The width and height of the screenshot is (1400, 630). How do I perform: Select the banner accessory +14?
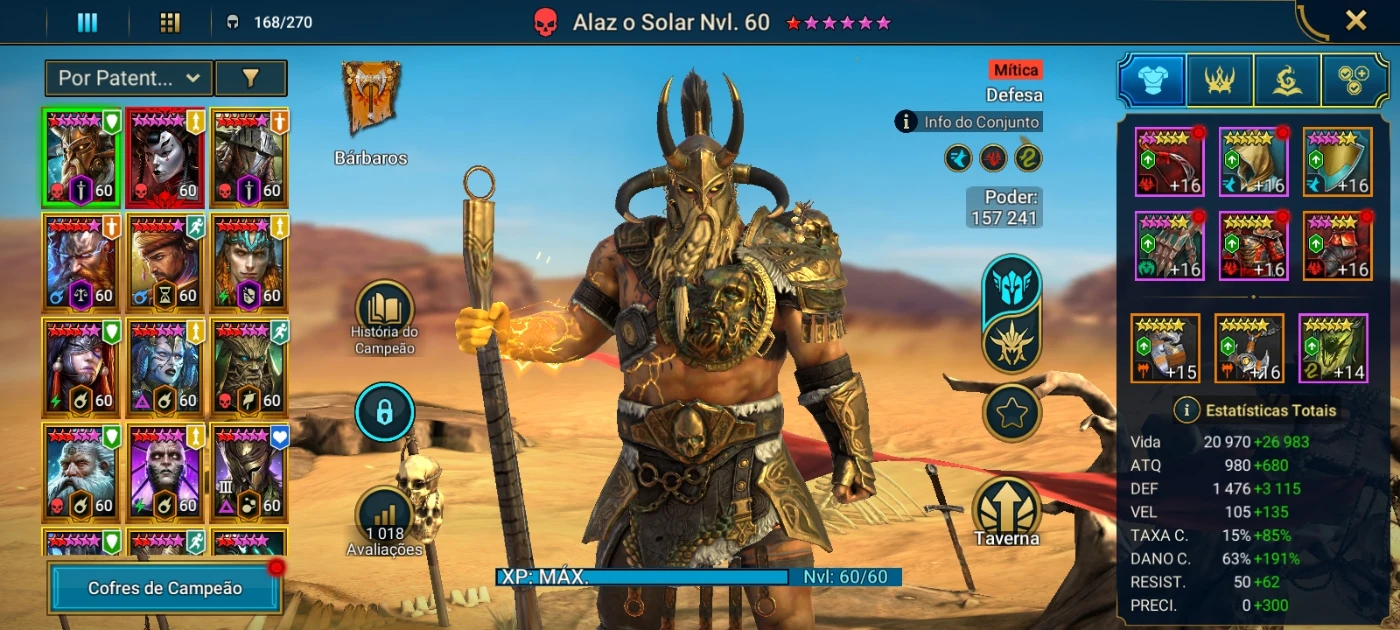(x=1333, y=348)
